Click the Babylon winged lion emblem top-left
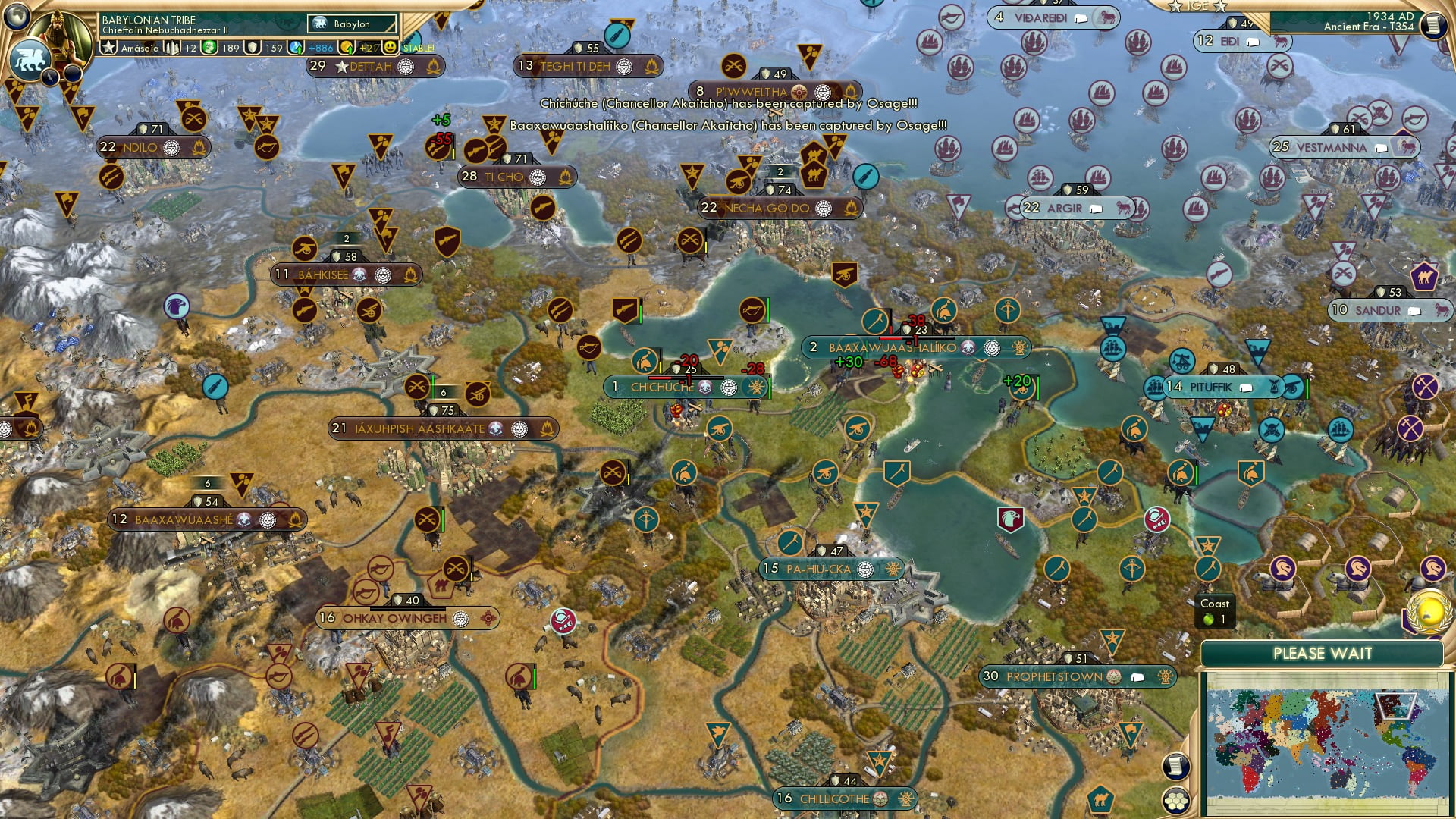Screen dimensions: 1456x819 pyautogui.click(x=32, y=58)
